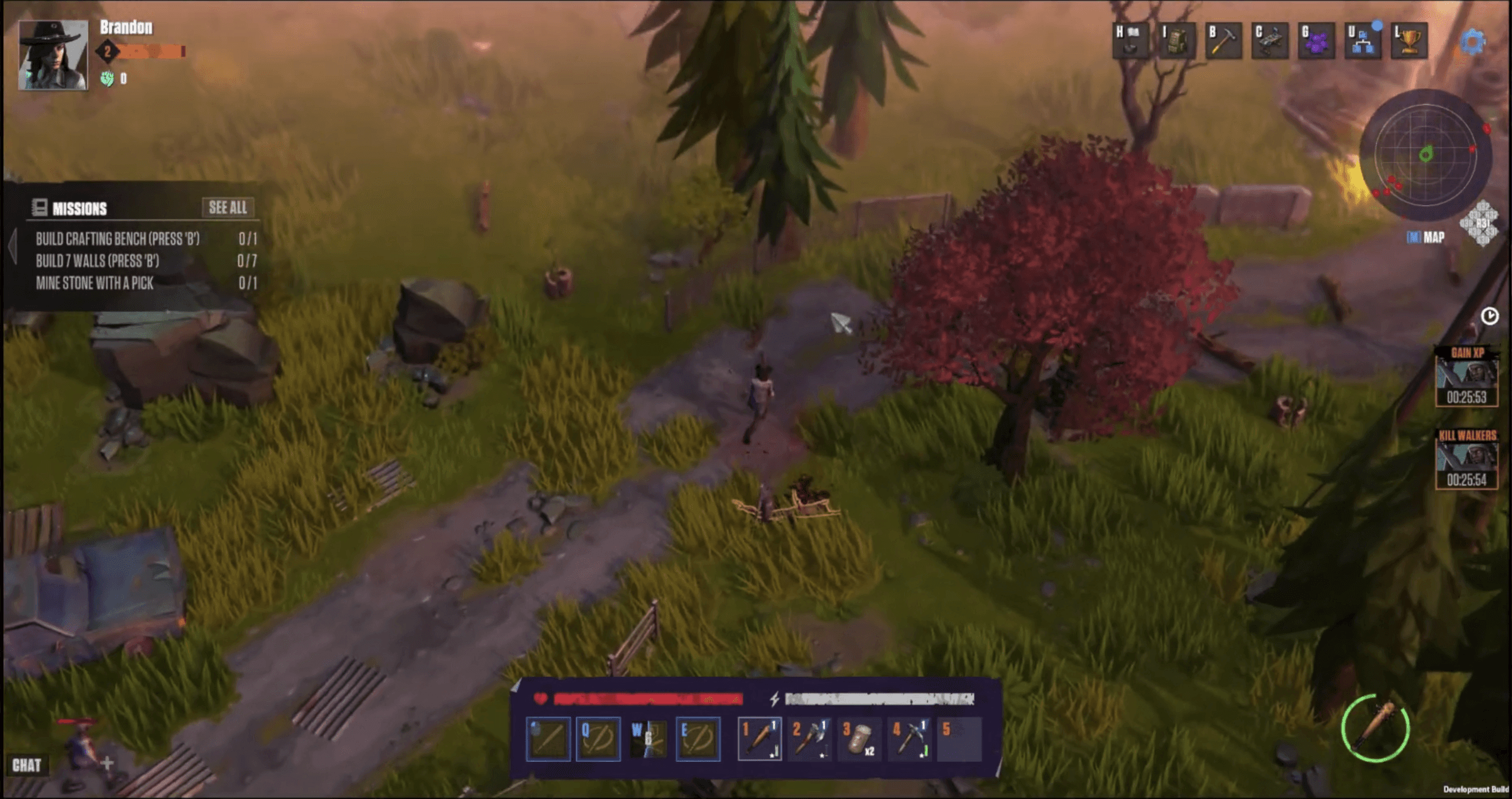Image resolution: width=1512 pixels, height=799 pixels.
Task: Open the hammer build menu icon
Action: [1224, 41]
